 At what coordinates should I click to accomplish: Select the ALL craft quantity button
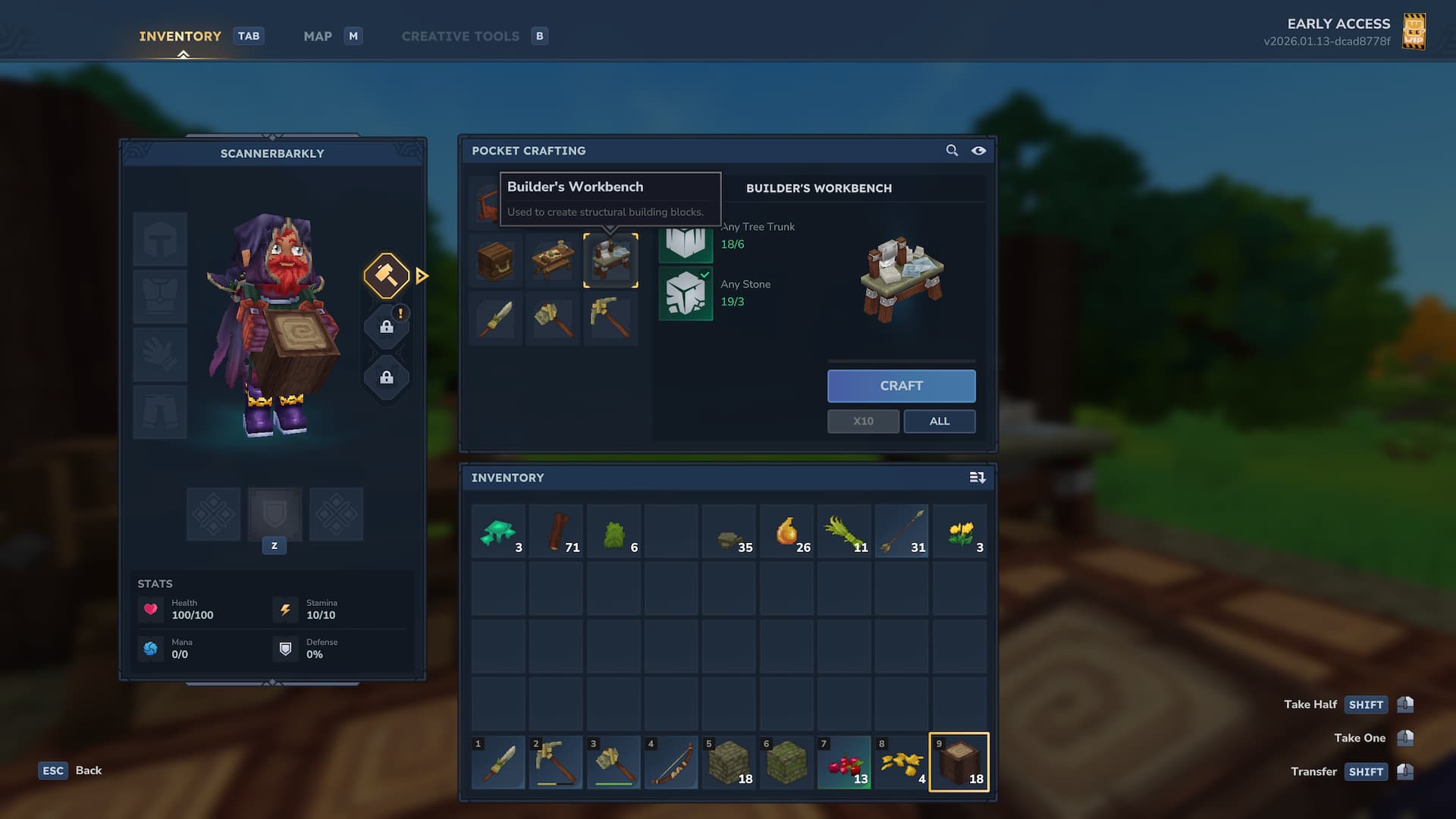coord(939,422)
